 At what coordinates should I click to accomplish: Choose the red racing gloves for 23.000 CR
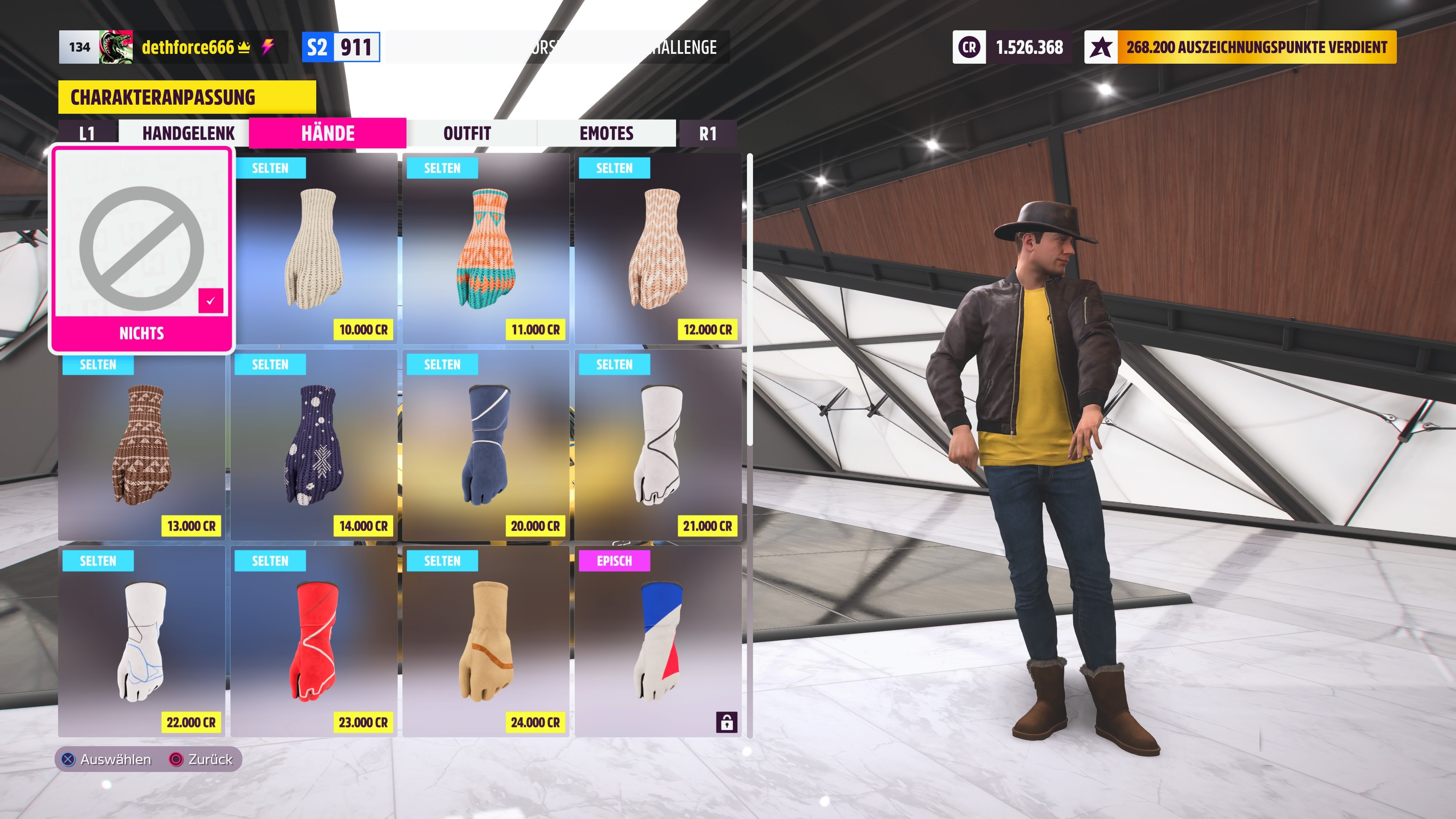(314, 642)
